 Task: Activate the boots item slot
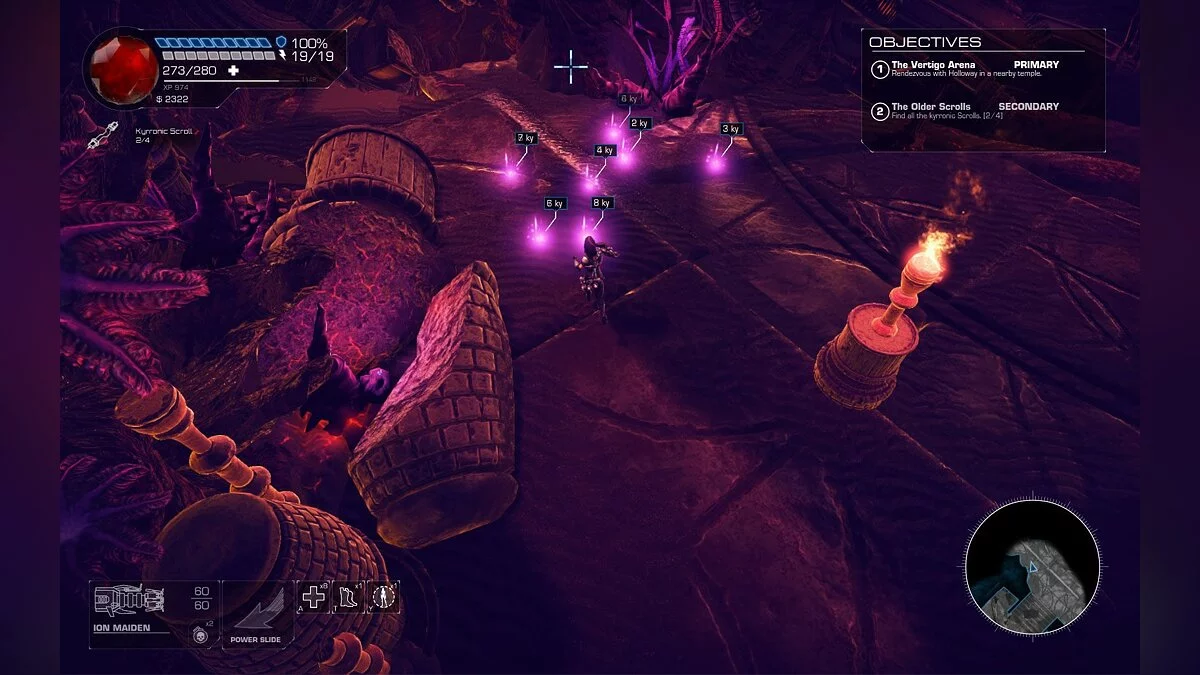coord(348,598)
